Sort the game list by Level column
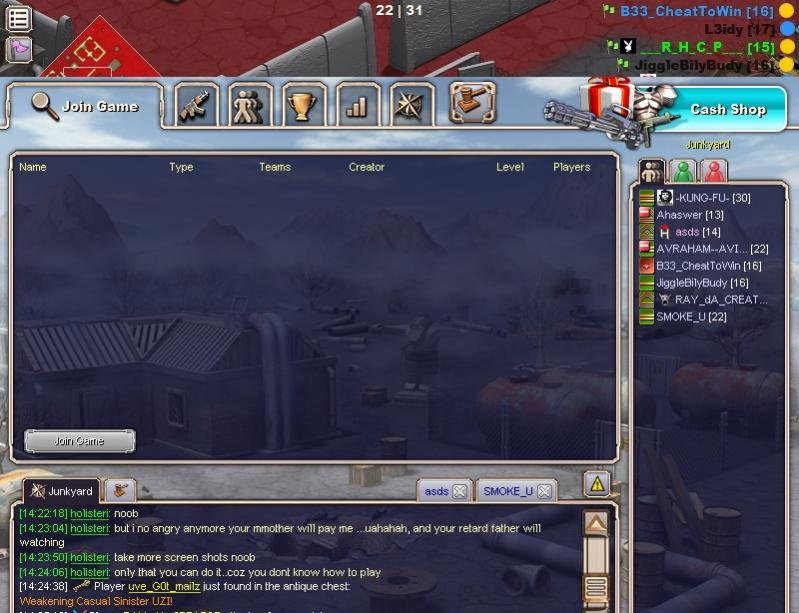Viewport: 799px width, 613px height. click(510, 167)
